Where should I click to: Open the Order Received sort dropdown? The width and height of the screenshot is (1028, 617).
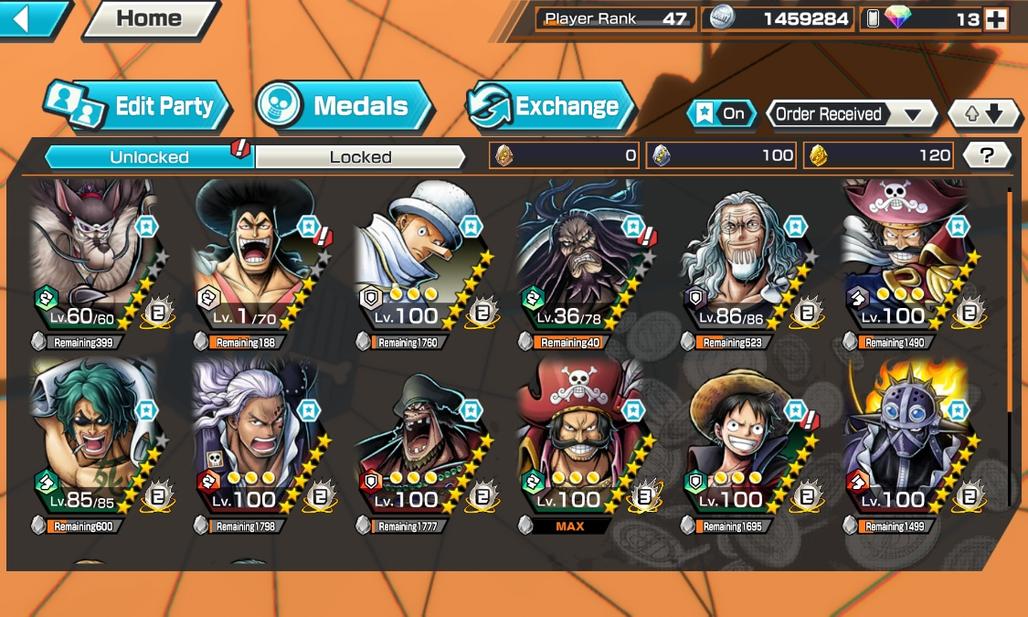pyautogui.click(x=850, y=114)
